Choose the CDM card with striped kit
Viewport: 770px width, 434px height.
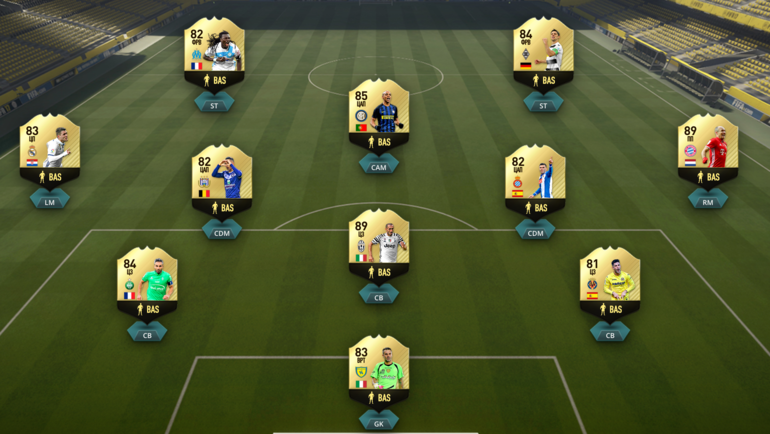click(535, 182)
